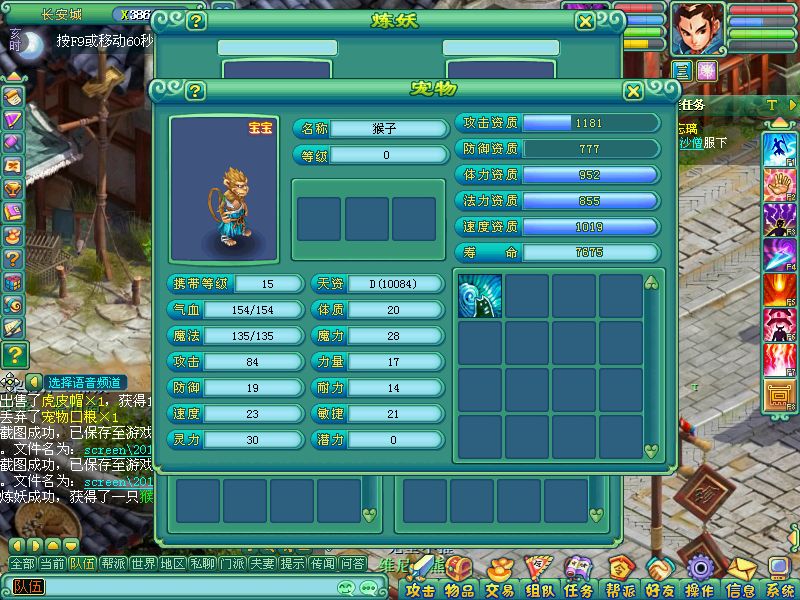The height and width of the screenshot is (600, 800).
Task: Select the pet skill icon in the grid
Action: (x=479, y=296)
